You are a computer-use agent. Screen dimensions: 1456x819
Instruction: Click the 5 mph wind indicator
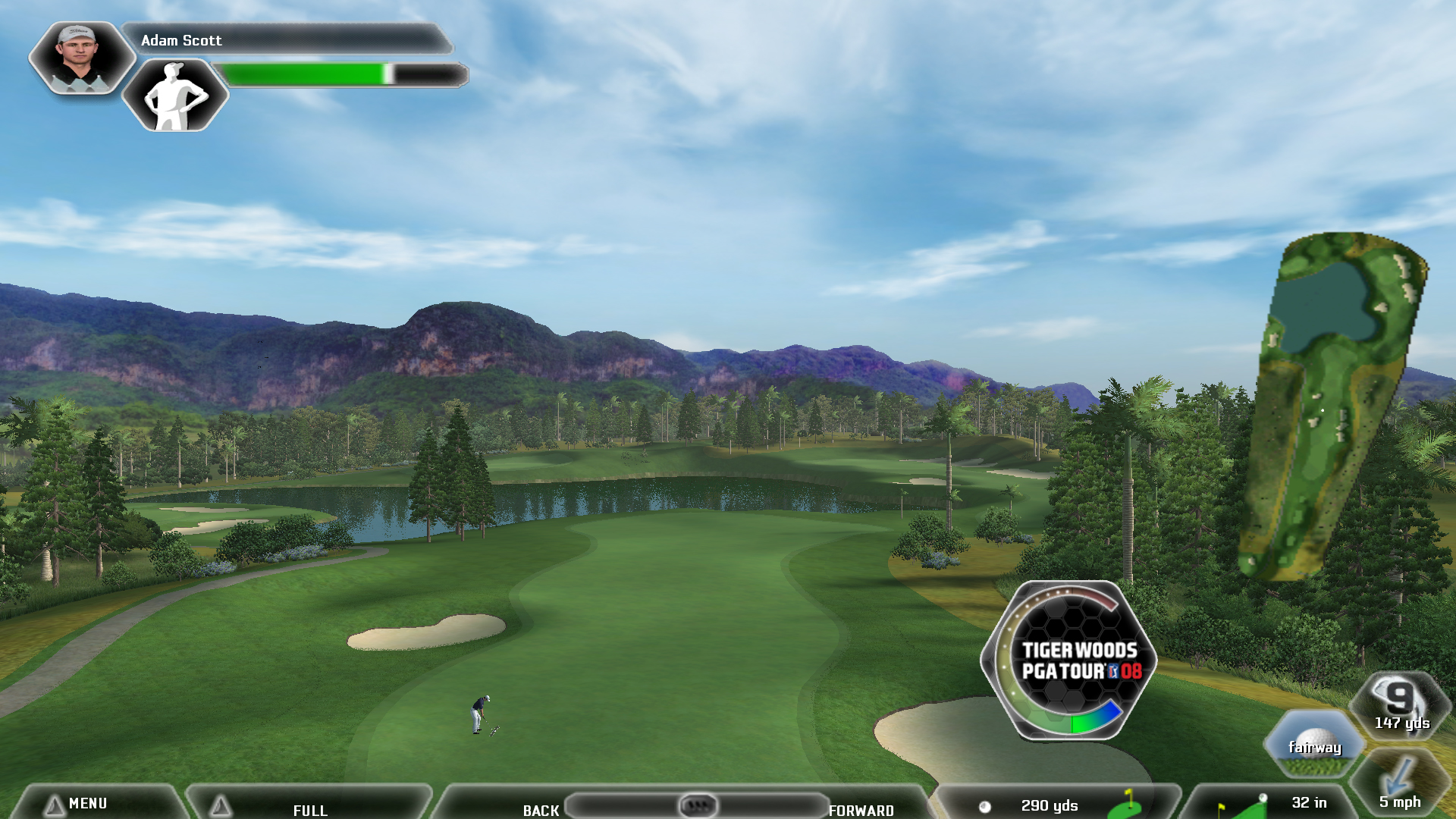pos(1399,785)
